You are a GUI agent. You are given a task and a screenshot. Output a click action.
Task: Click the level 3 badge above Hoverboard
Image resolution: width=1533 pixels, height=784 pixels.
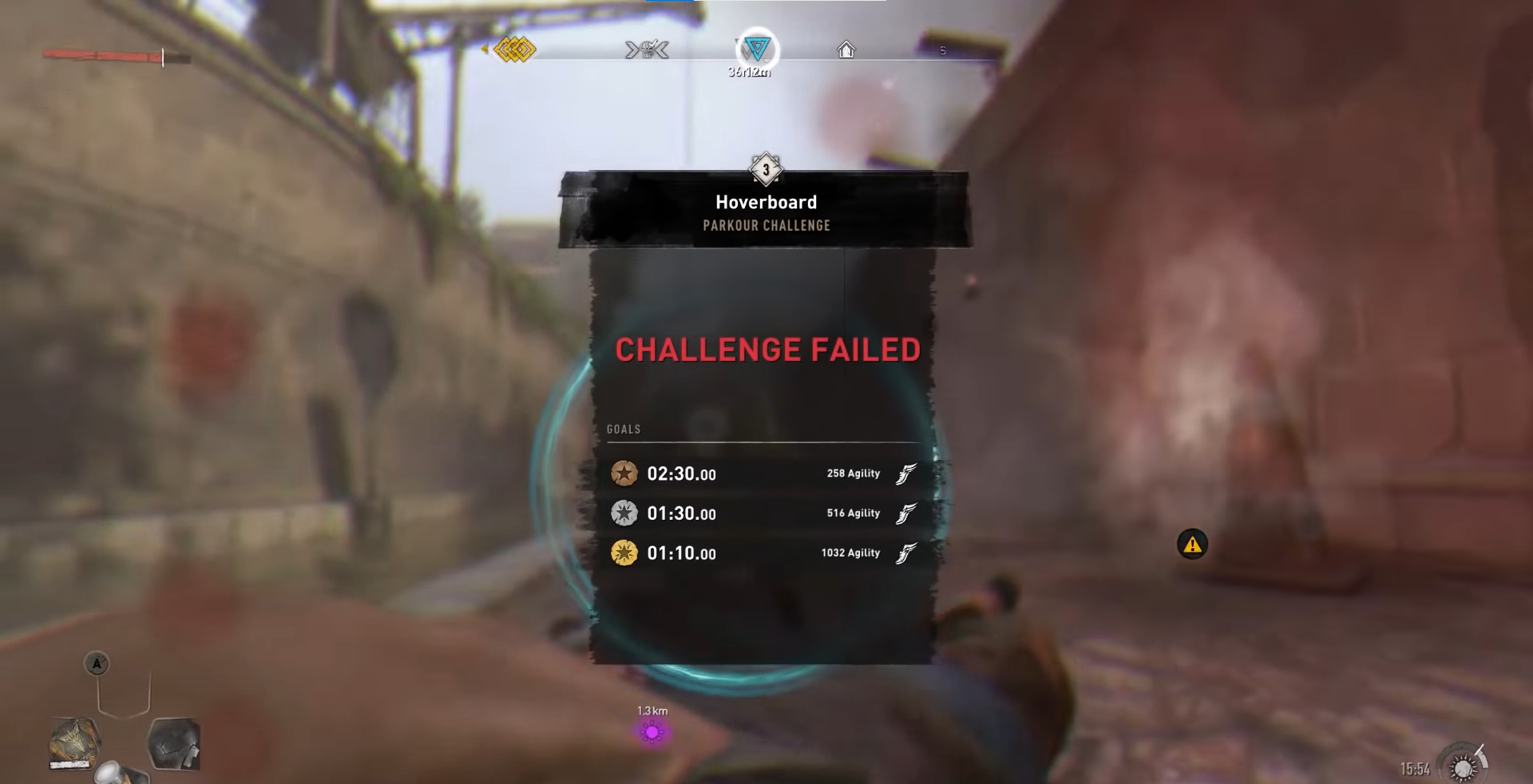[766, 169]
